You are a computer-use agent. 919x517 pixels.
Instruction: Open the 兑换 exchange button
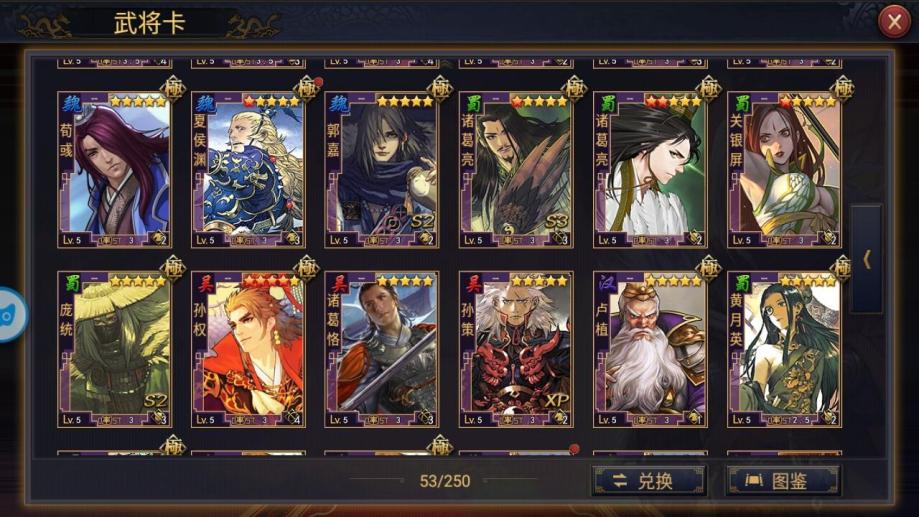tap(648, 481)
